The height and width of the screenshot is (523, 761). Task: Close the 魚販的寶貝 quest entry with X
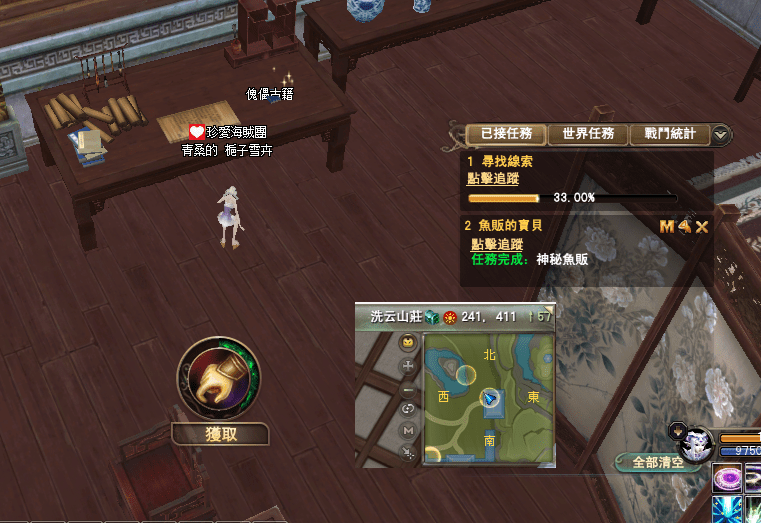coord(702,227)
